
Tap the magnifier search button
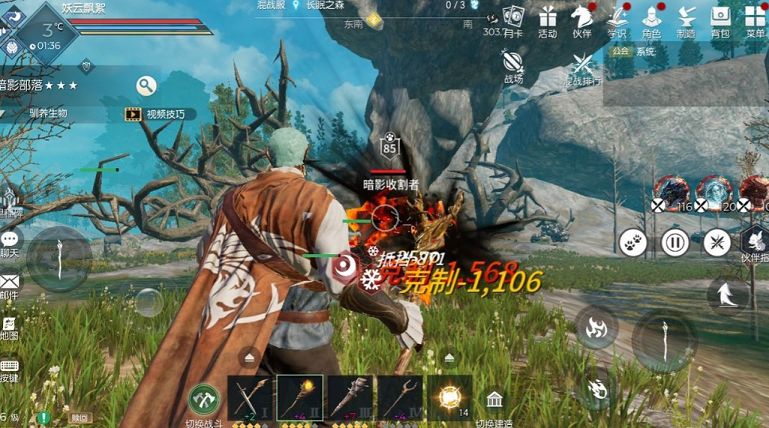[x=147, y=86]
